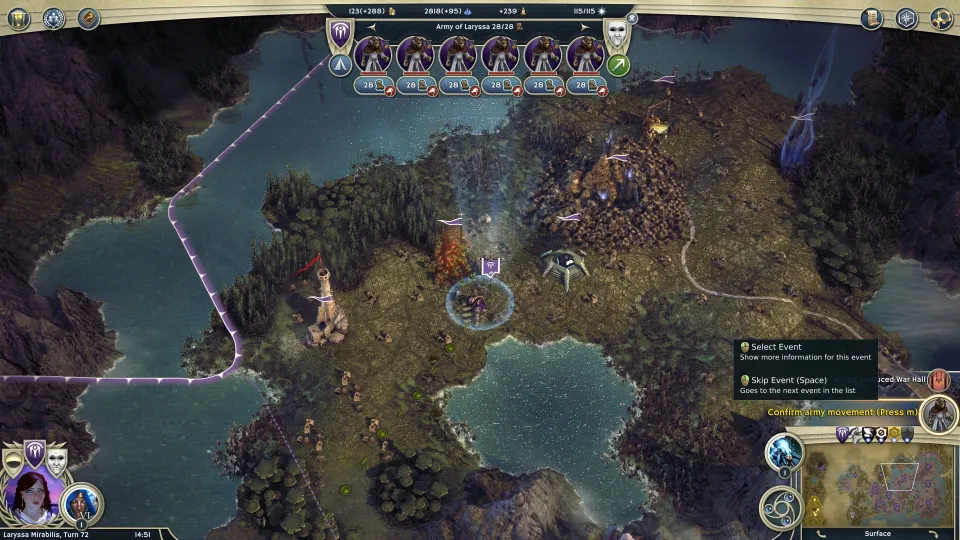Screen dimensions: 960x540
Task: Open the spell casting portrait orb
Action: (784, 452)
